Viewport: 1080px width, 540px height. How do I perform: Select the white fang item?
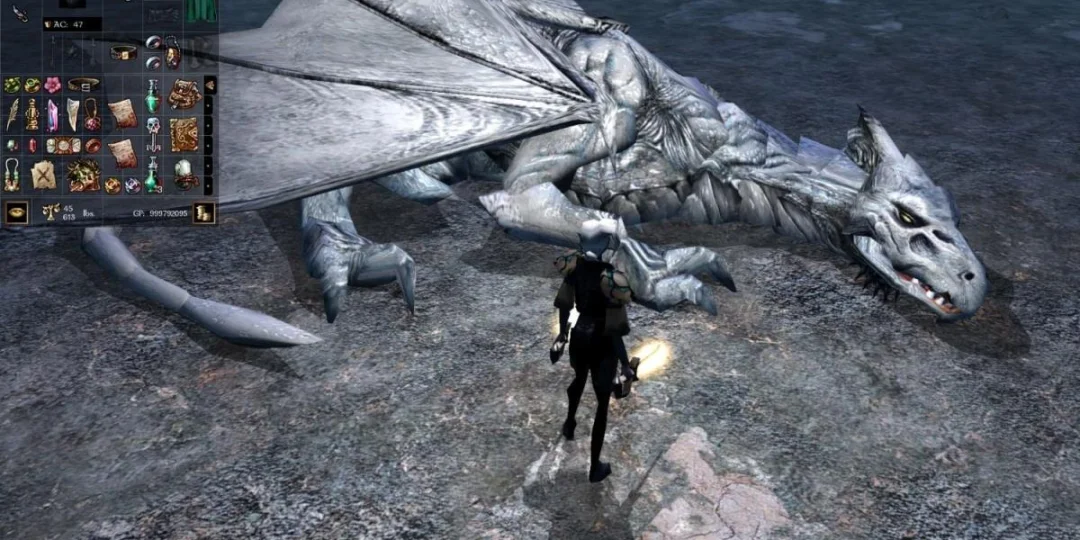pyautogui.click(x=72, y=112)
